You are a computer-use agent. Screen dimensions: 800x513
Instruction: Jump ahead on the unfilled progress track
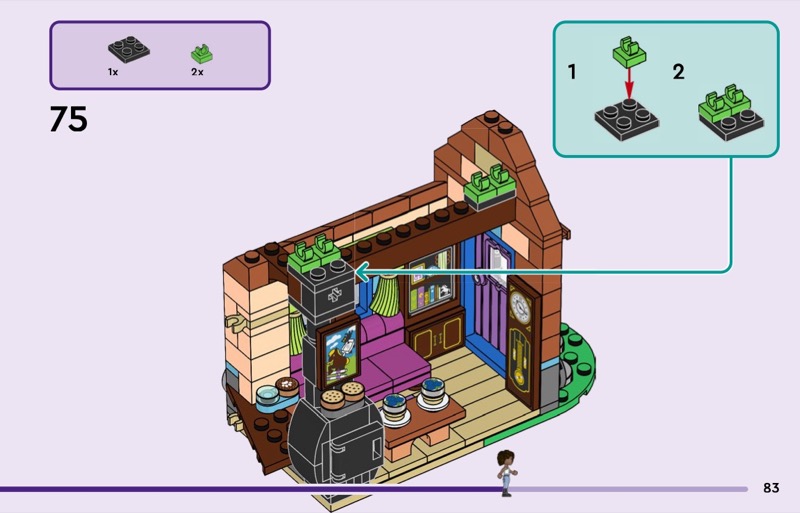(x=630, y=489)
